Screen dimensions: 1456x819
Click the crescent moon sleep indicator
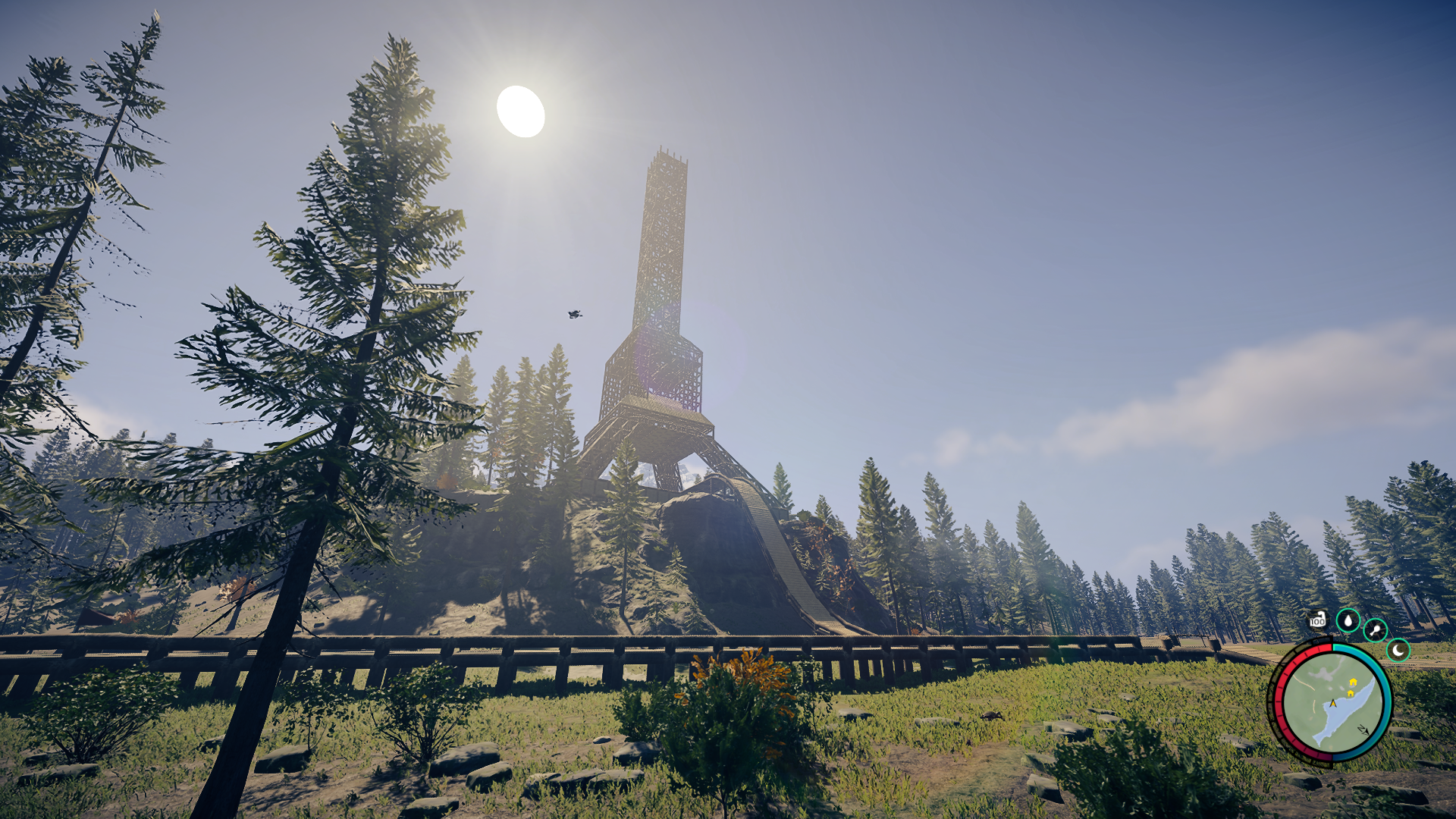pos(1398,651)
